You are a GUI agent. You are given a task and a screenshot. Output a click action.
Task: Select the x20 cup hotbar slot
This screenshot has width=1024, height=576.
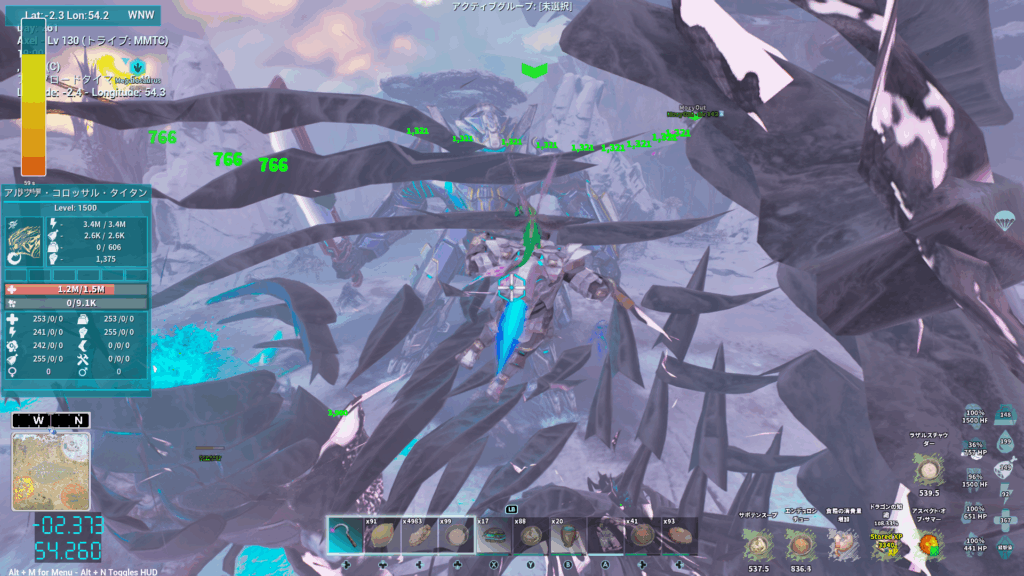point(568,536)
